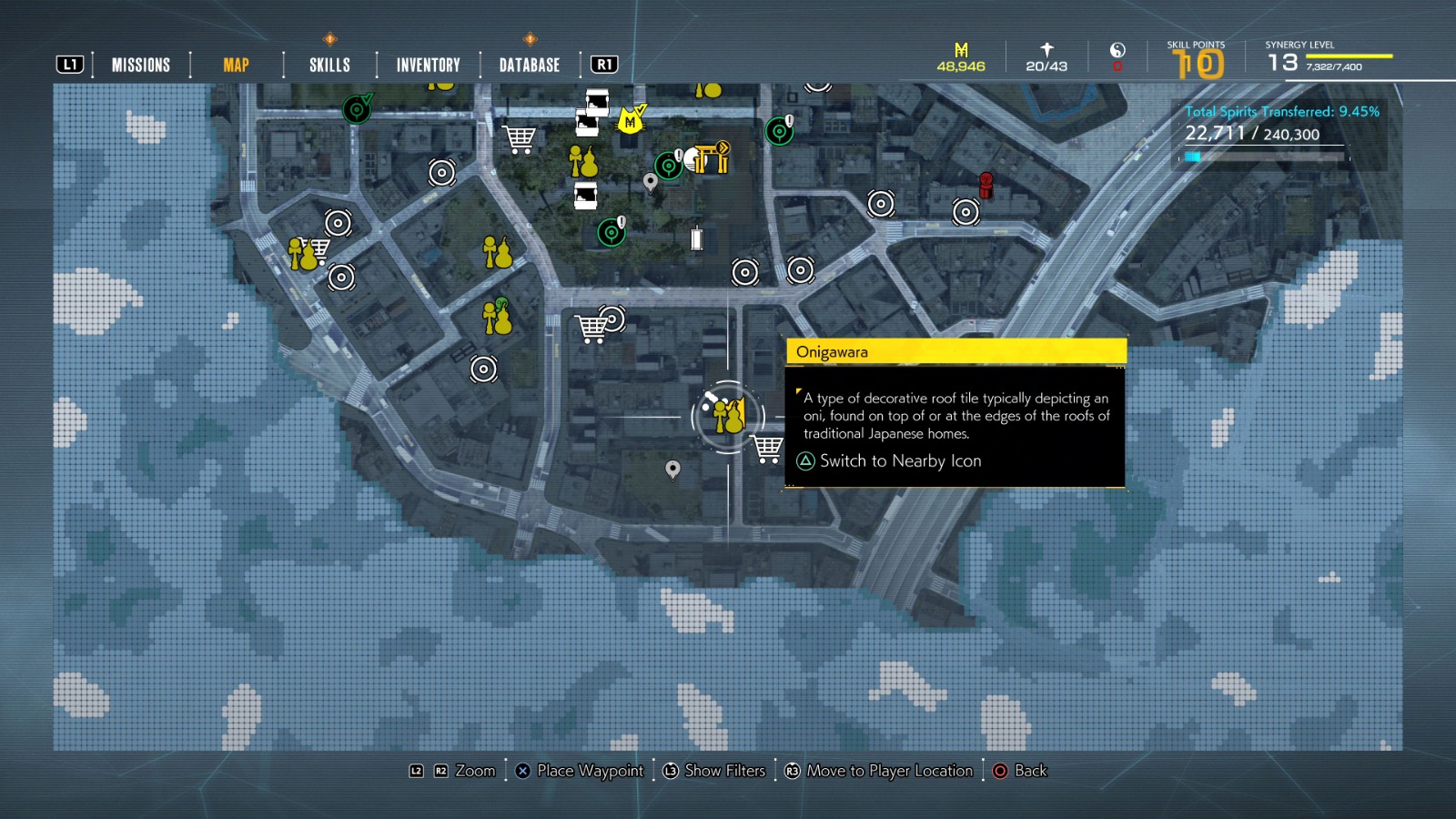Click the yellow Nekomata cat vendor icon
Screen dimensions: 1456x819
pyautogui.click(x=628, y=119)
